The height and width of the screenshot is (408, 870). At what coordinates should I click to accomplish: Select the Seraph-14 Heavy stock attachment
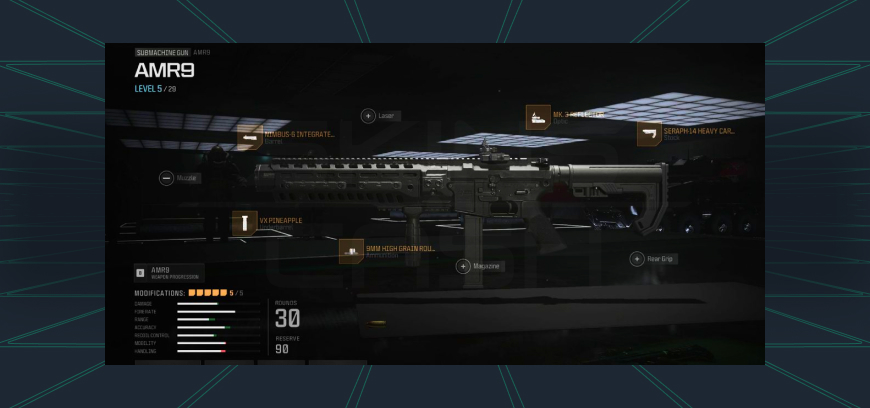point(649,134)
